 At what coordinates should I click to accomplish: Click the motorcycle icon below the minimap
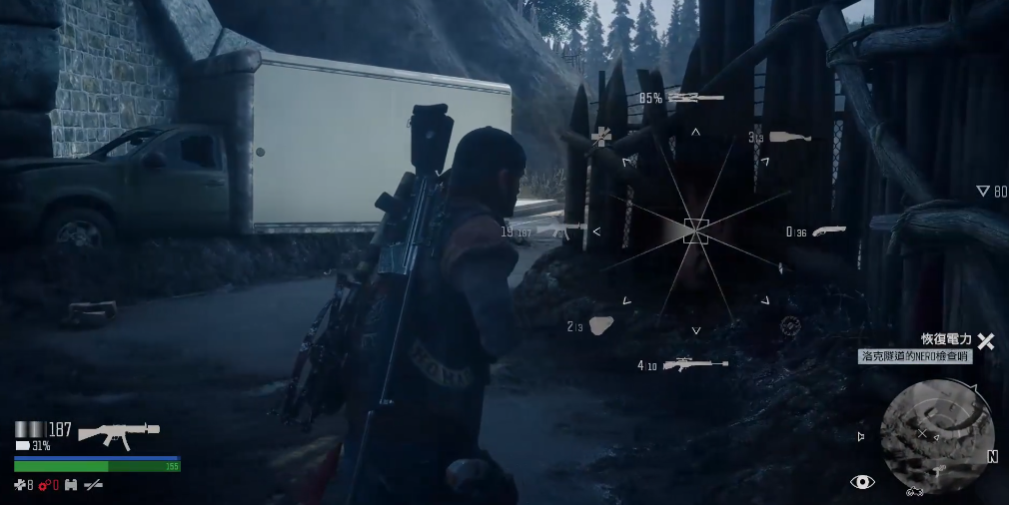(915, 491)
